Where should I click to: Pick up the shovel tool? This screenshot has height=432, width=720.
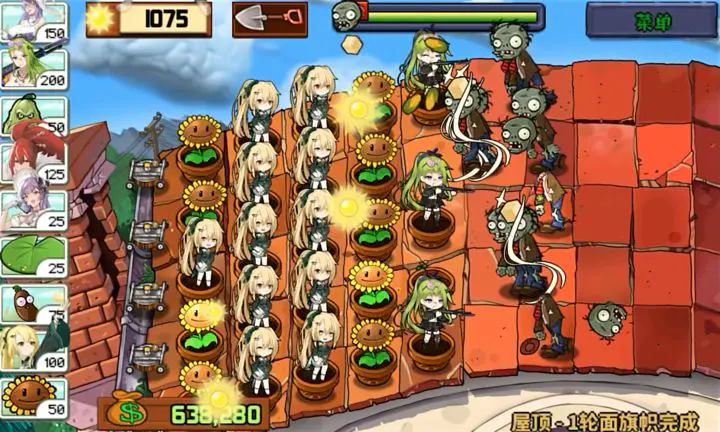click(x=269, y=19)
